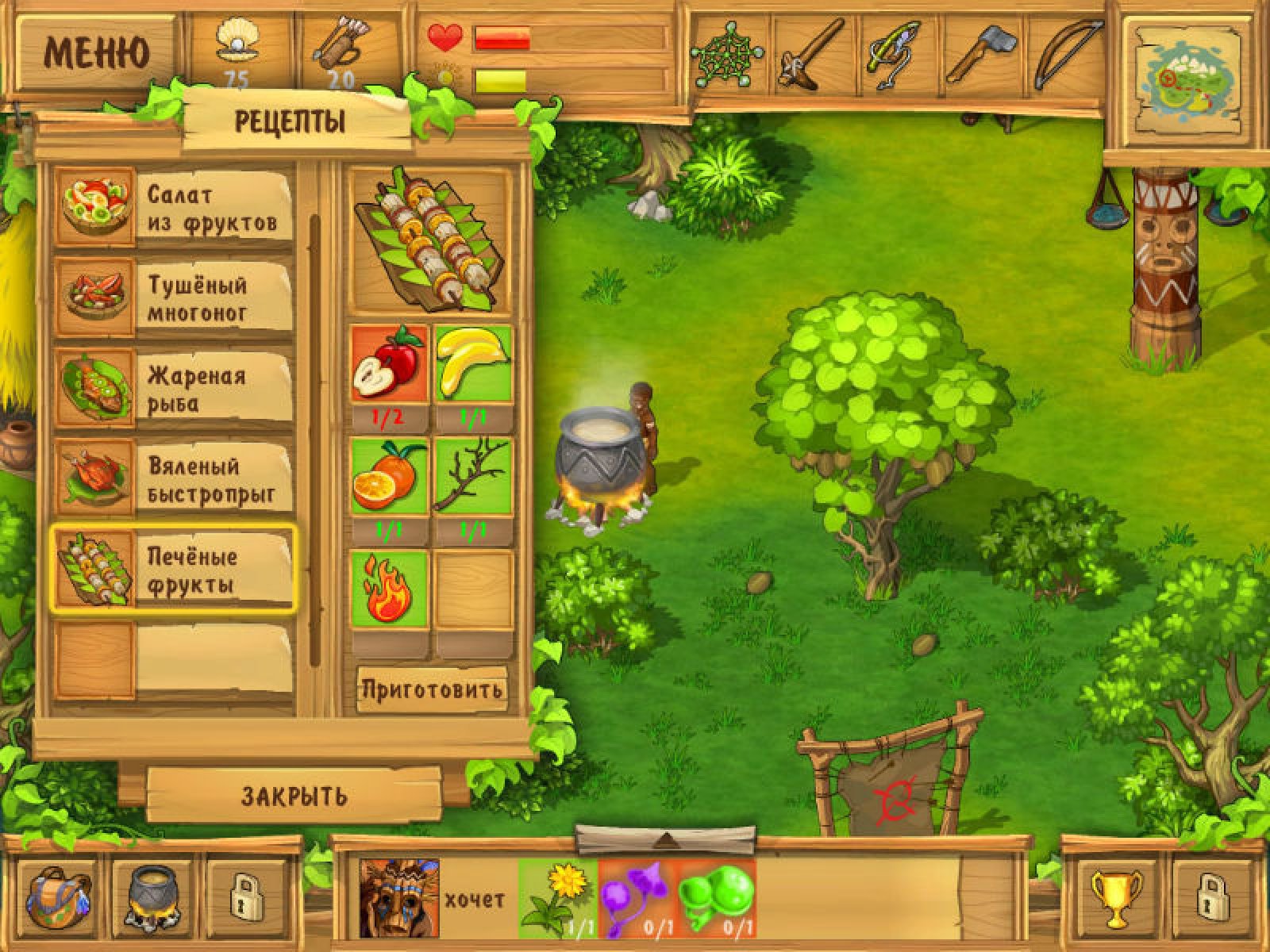The height and width of the screenshot is (952, 1270).
Task: Open the МЕНЮ button
Action: (95, 53)
